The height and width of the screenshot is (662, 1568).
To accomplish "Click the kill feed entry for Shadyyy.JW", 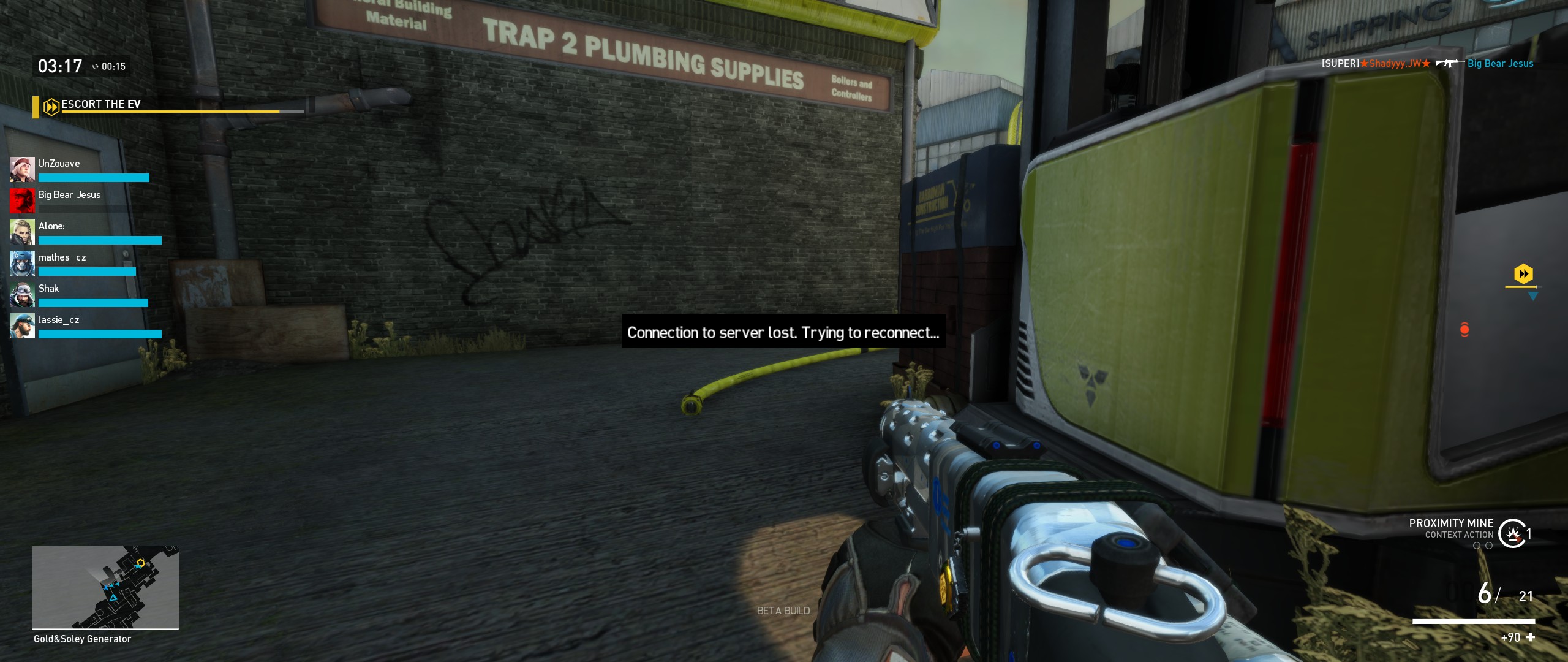I will pos(1427,63).
